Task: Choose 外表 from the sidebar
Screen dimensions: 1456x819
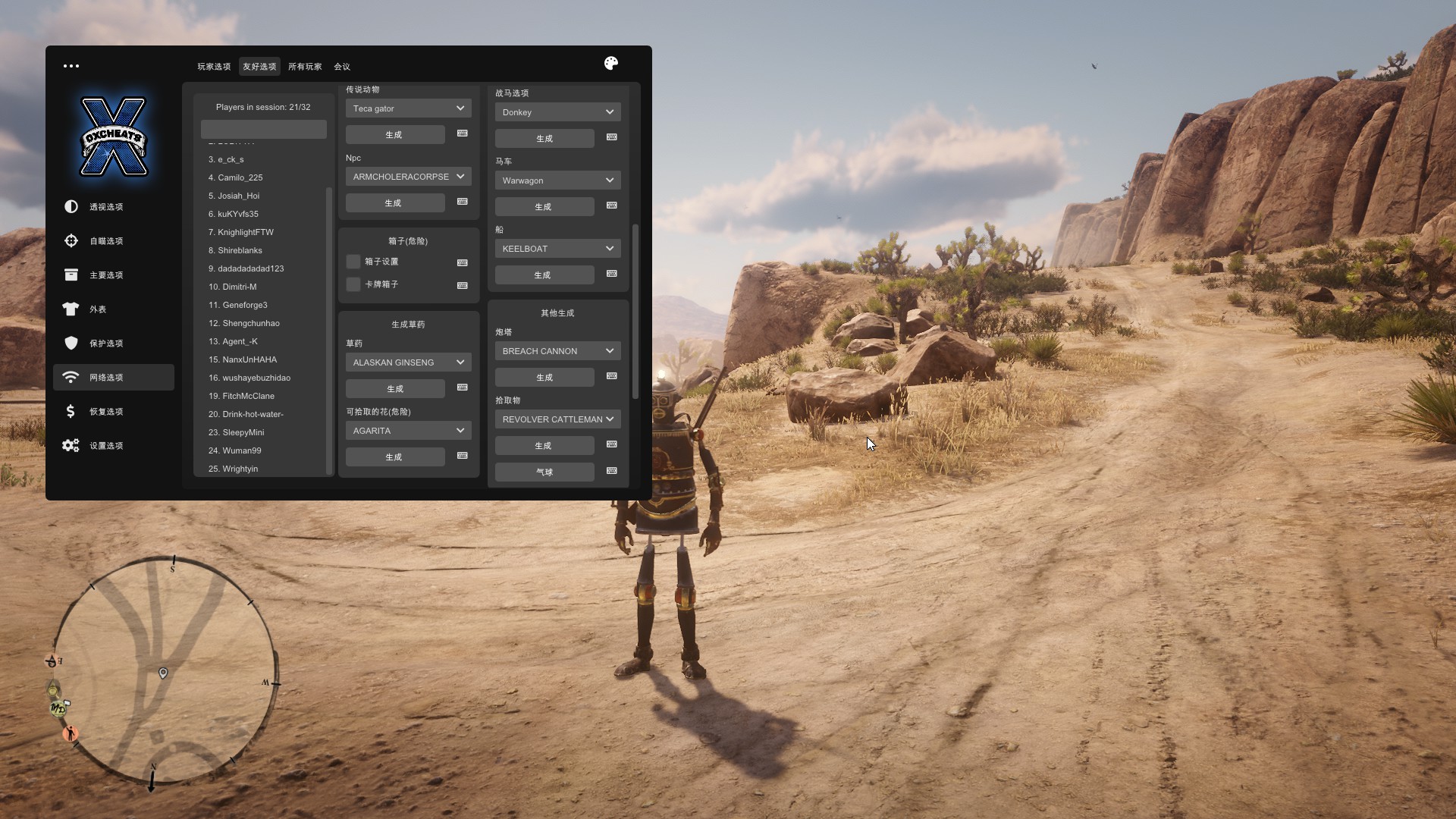Action: [x=98, y=309]
